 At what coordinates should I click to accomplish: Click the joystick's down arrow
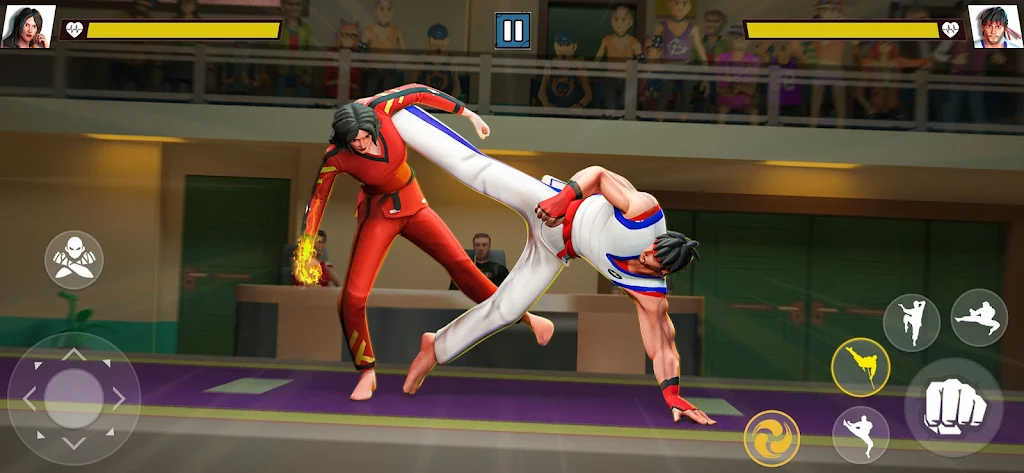[x=73, y=443]
